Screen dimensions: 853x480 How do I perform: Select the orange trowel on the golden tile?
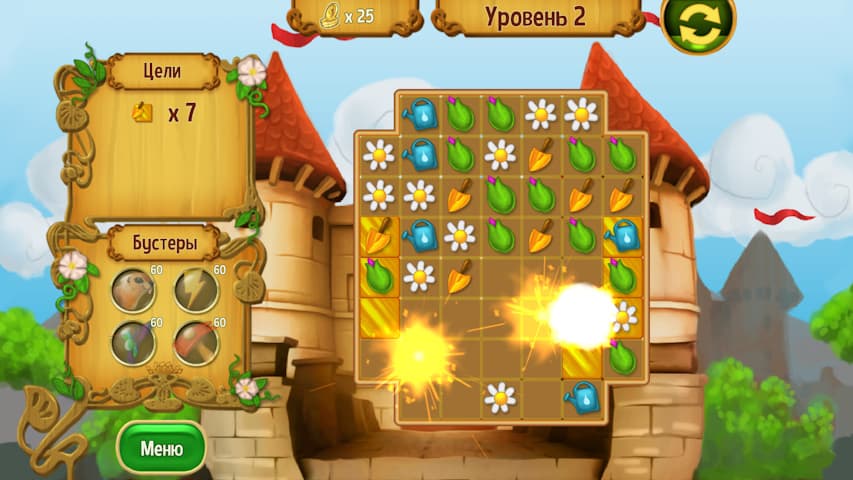(379, 236)
